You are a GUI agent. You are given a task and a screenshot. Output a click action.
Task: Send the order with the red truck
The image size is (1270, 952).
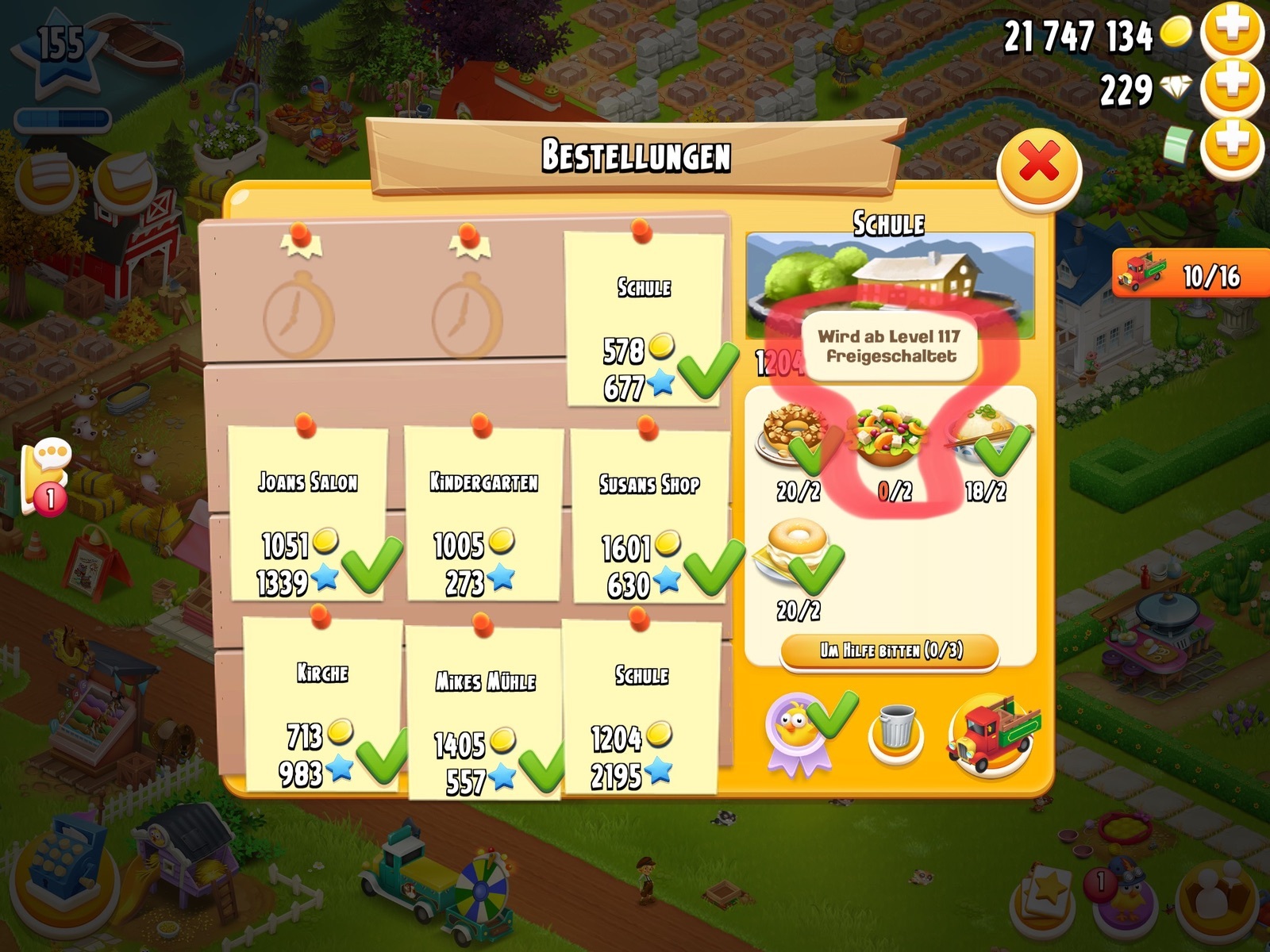991,734
